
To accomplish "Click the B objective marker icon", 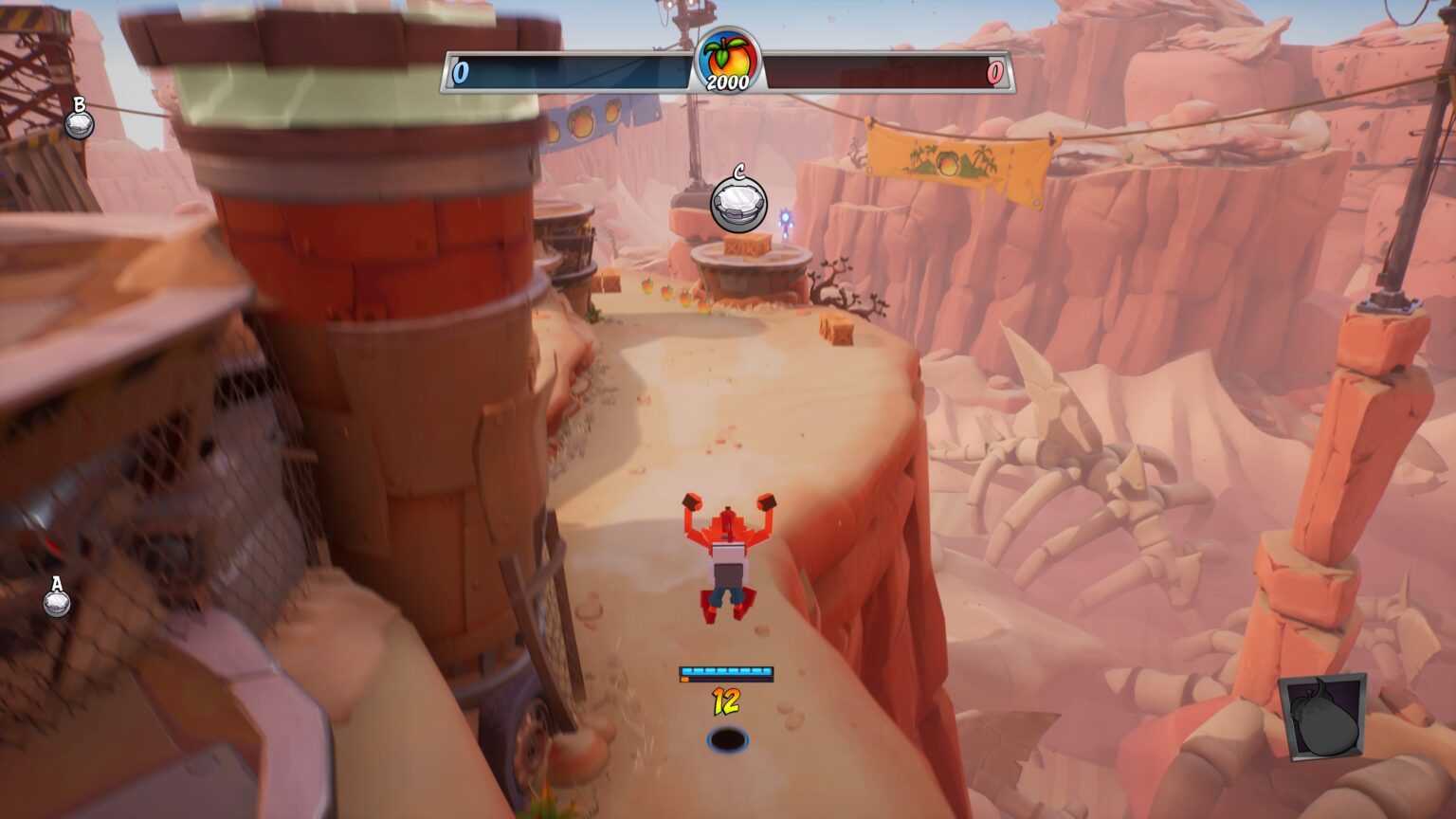I will 79,123.
